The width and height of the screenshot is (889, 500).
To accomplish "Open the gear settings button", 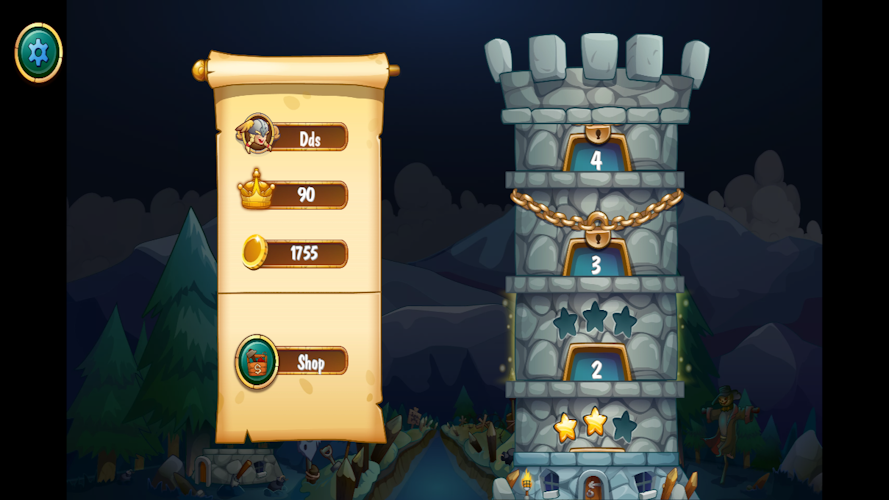I will (x=38, y=52).
